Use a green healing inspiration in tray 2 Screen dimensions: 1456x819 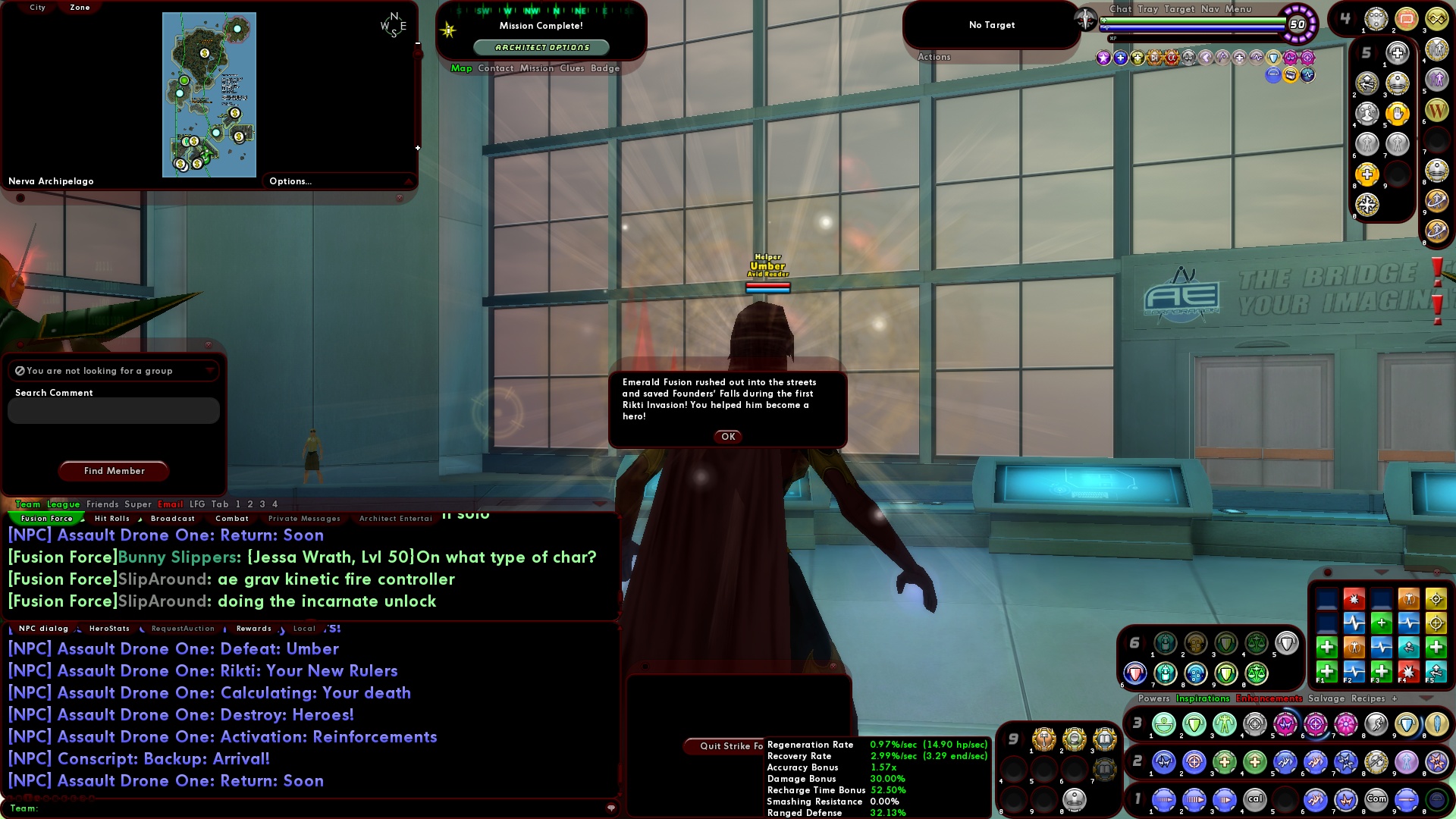(x=1225, y=763)
